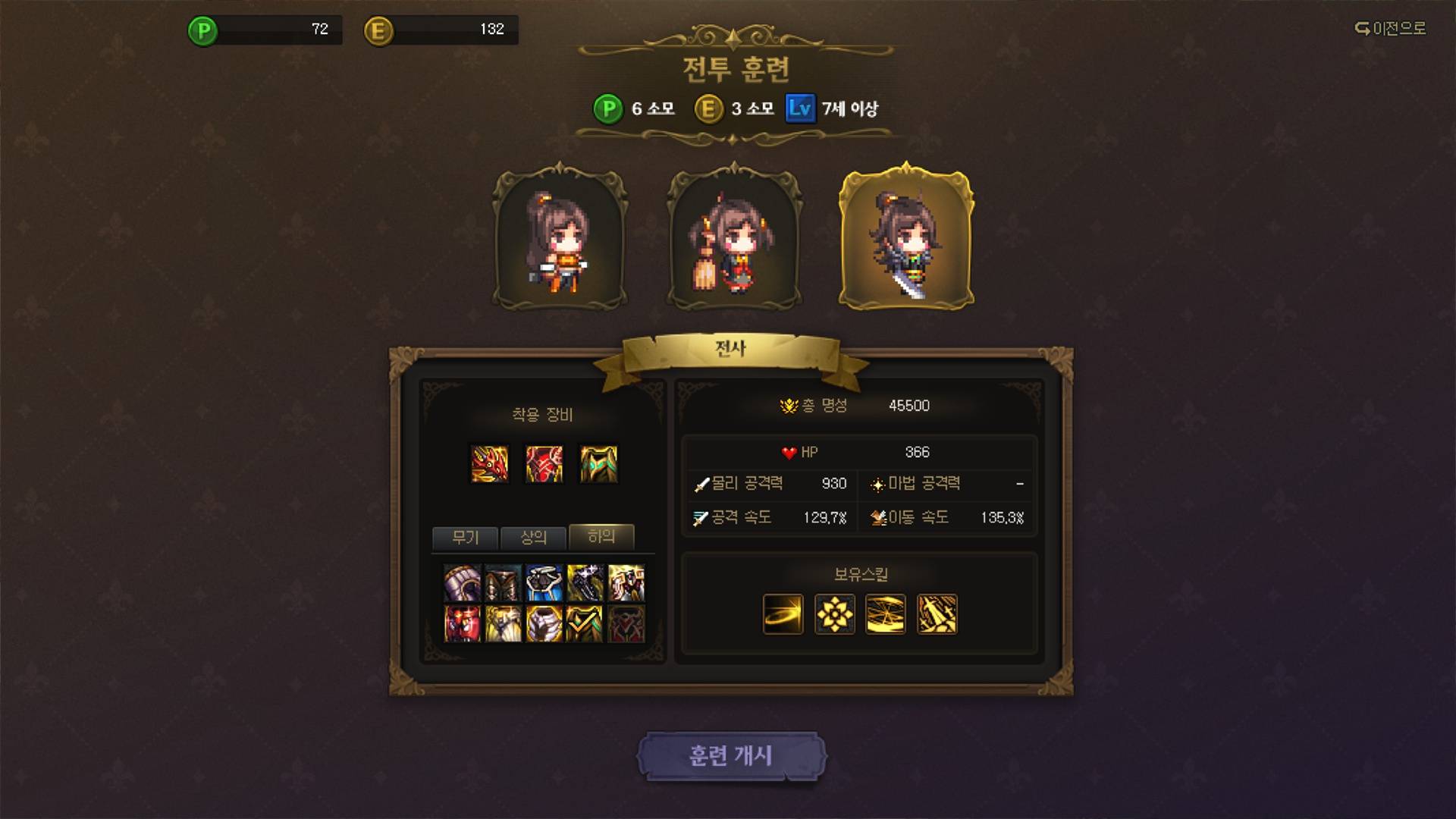Choose the golden whirlwind skill icon

tap(885, 614)
